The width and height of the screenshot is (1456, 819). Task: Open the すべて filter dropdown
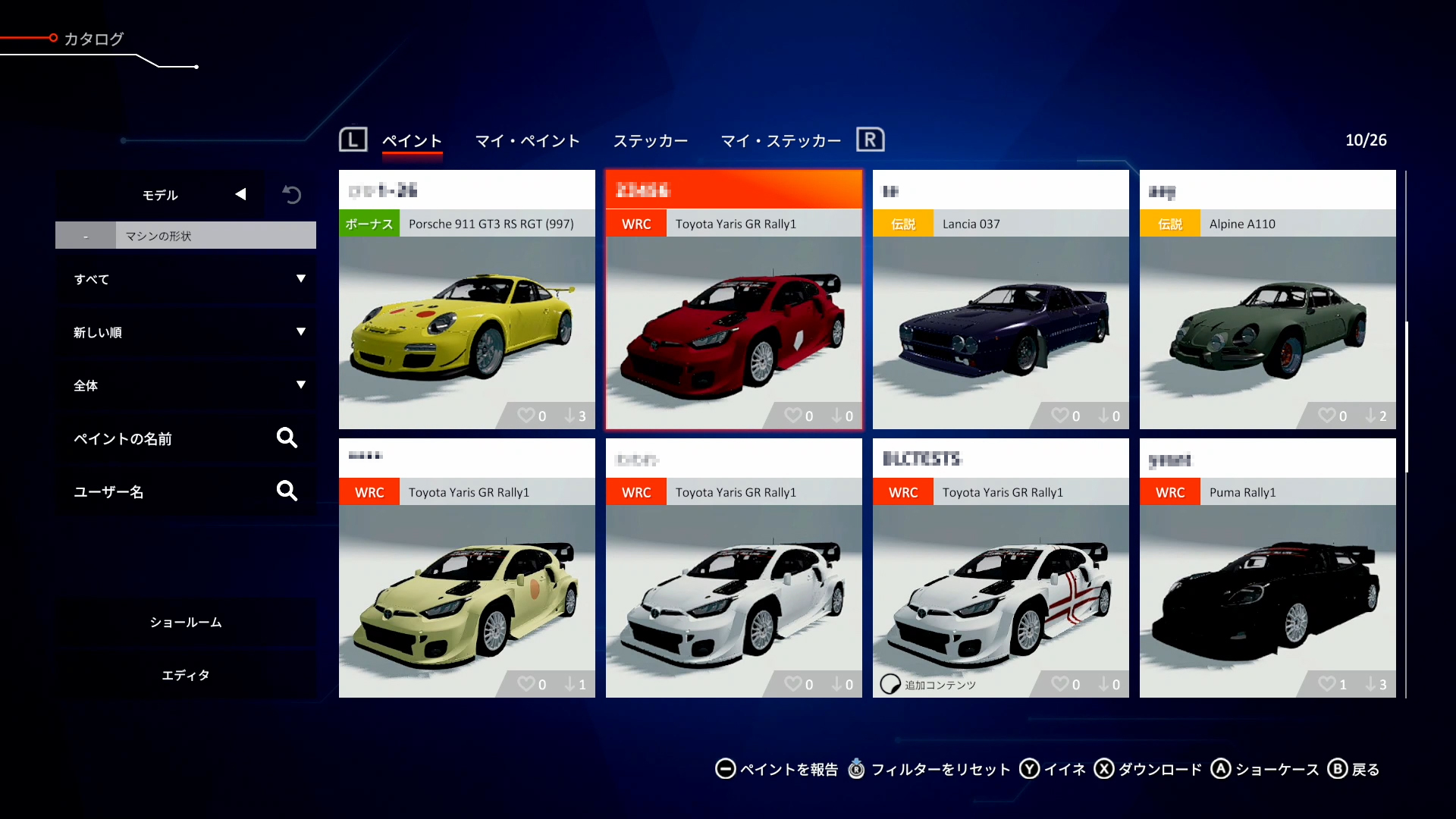click(x=187, y=279)
